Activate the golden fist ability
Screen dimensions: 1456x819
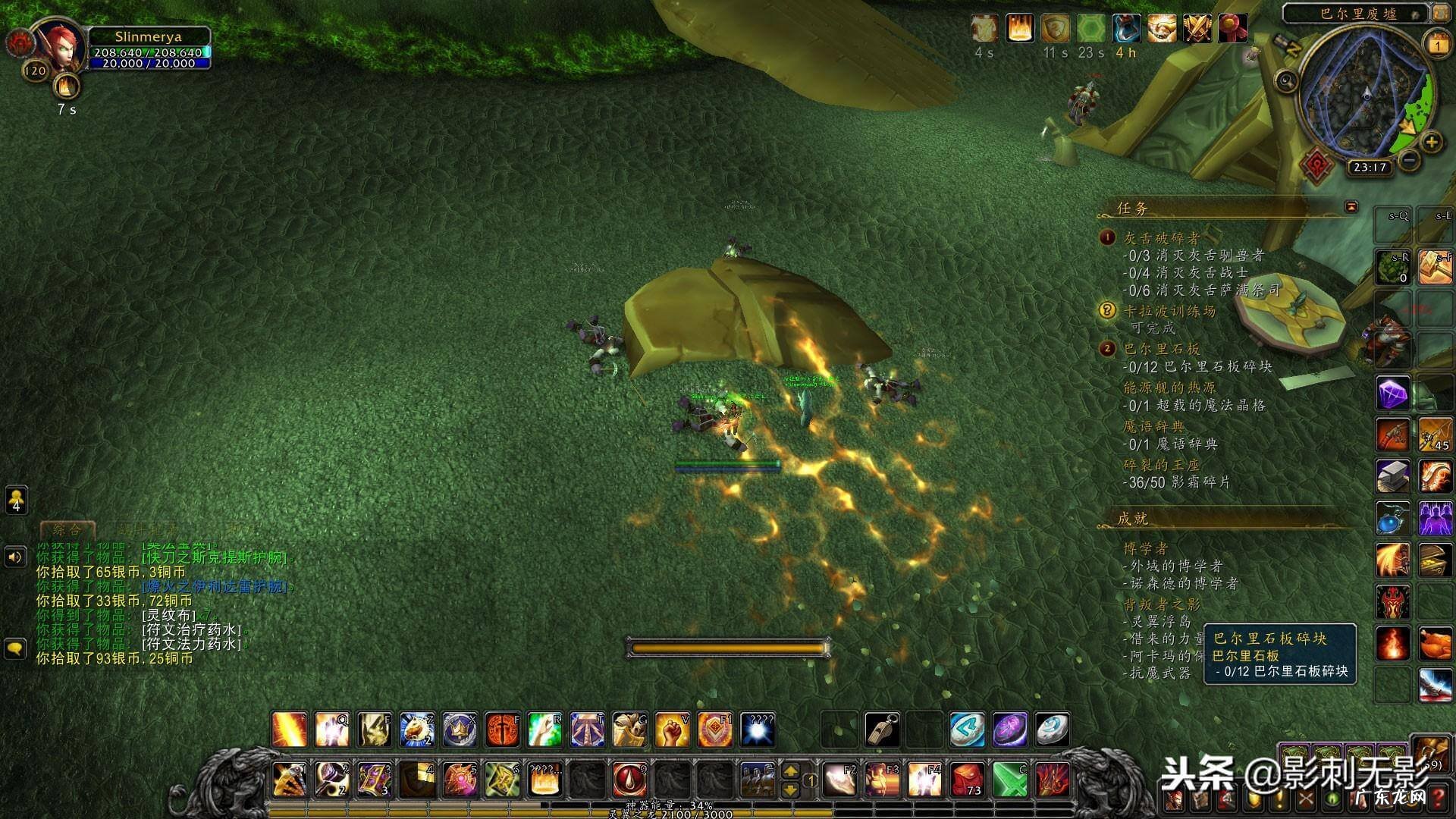pos(672,730)
